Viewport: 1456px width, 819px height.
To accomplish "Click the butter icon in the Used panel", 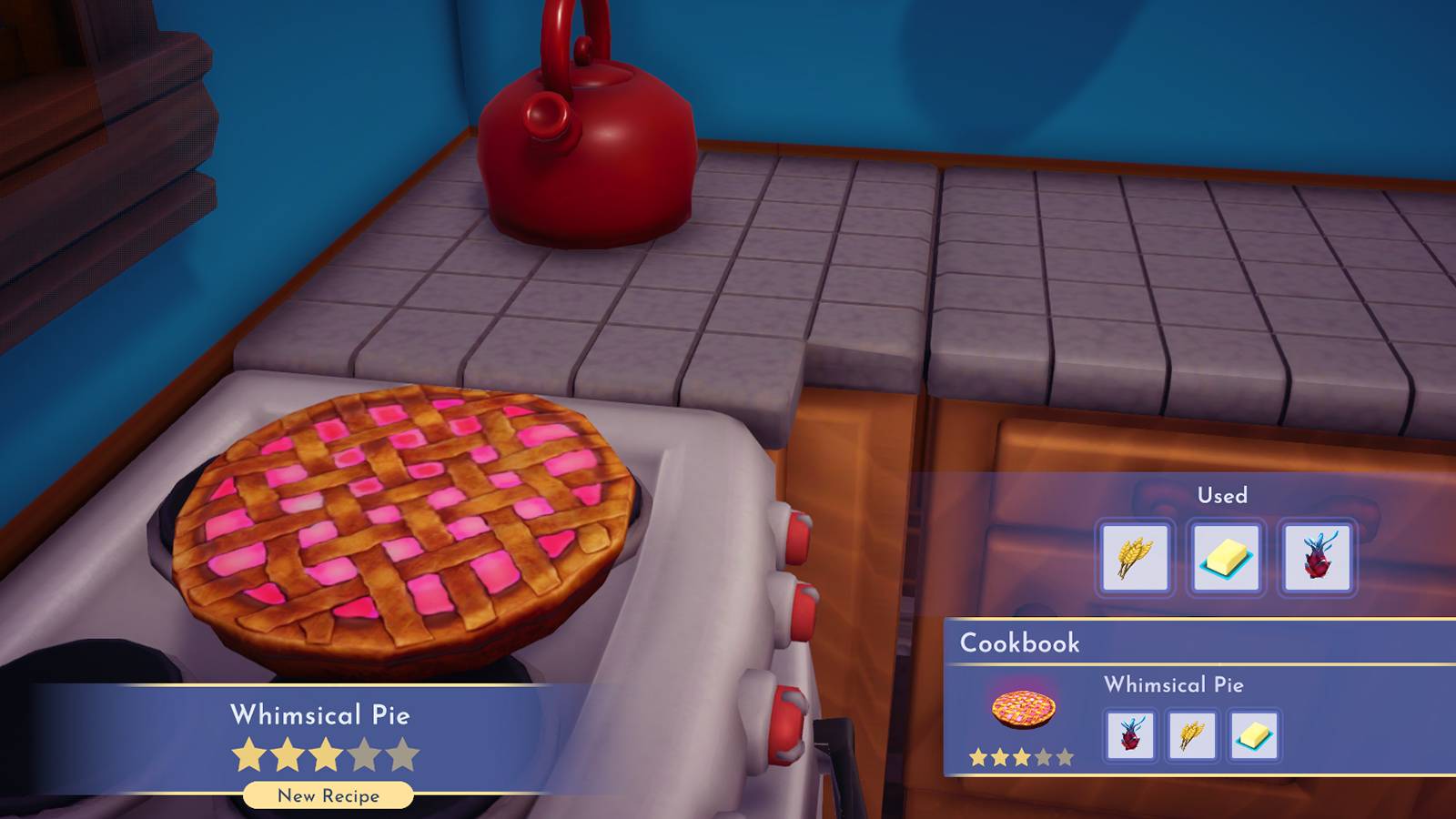I will click(x=1226, y=559).
